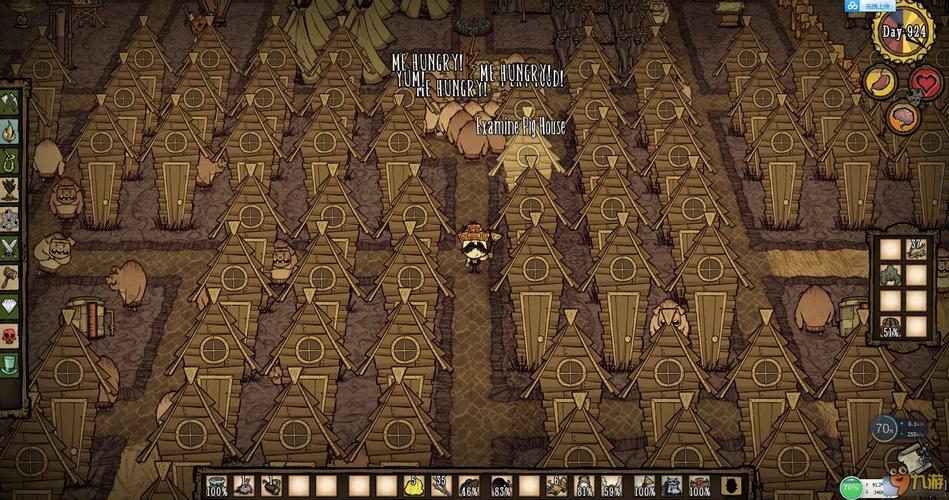Screen dimensions: 949x500
Task: Select the Dress green top hat tab
Action: [x=10, y=363]
